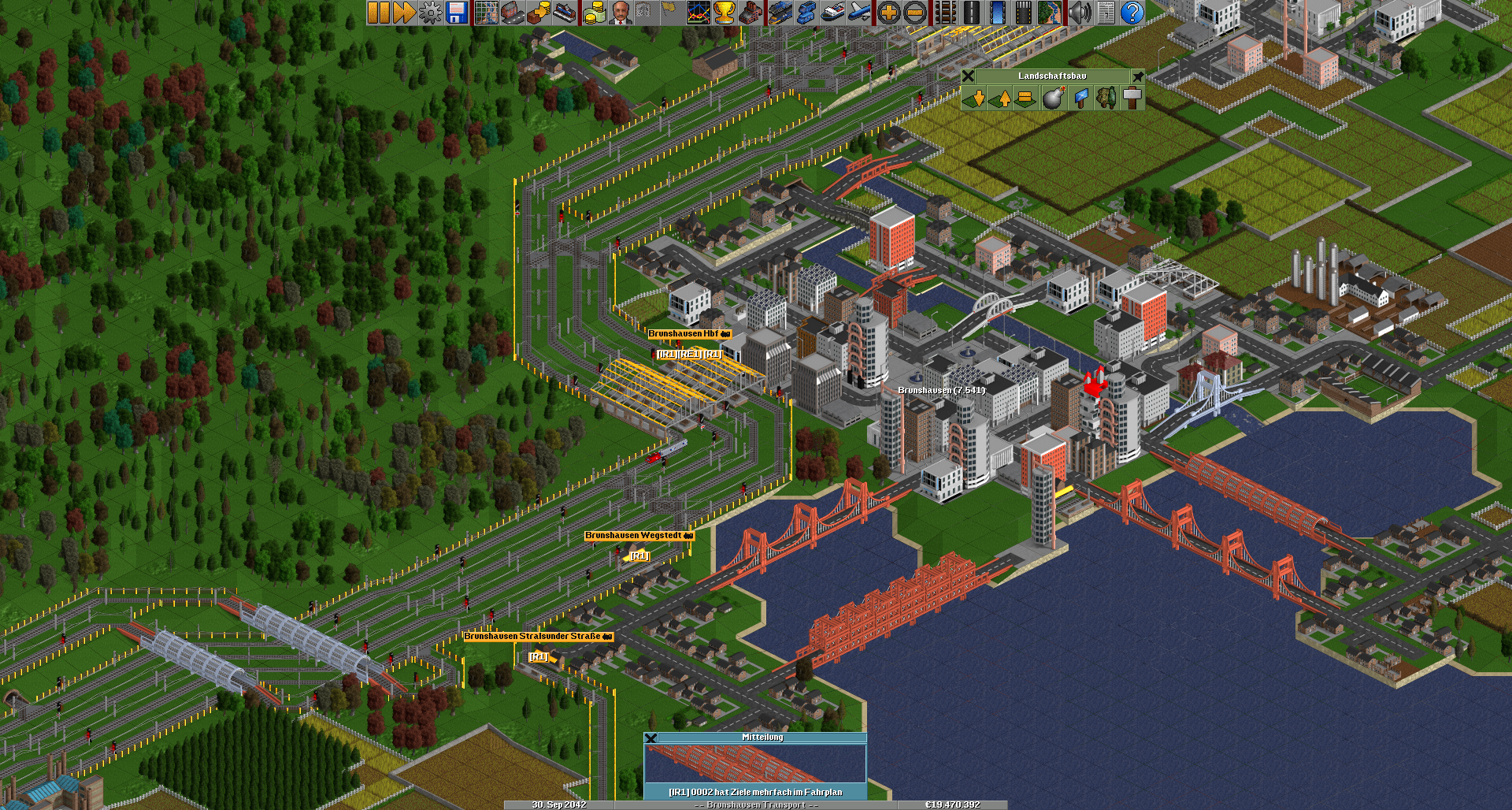This screenshot has height=810, width=1512.
Task: Open the train list from the toolbar
Action: click(x=780, y=13)
